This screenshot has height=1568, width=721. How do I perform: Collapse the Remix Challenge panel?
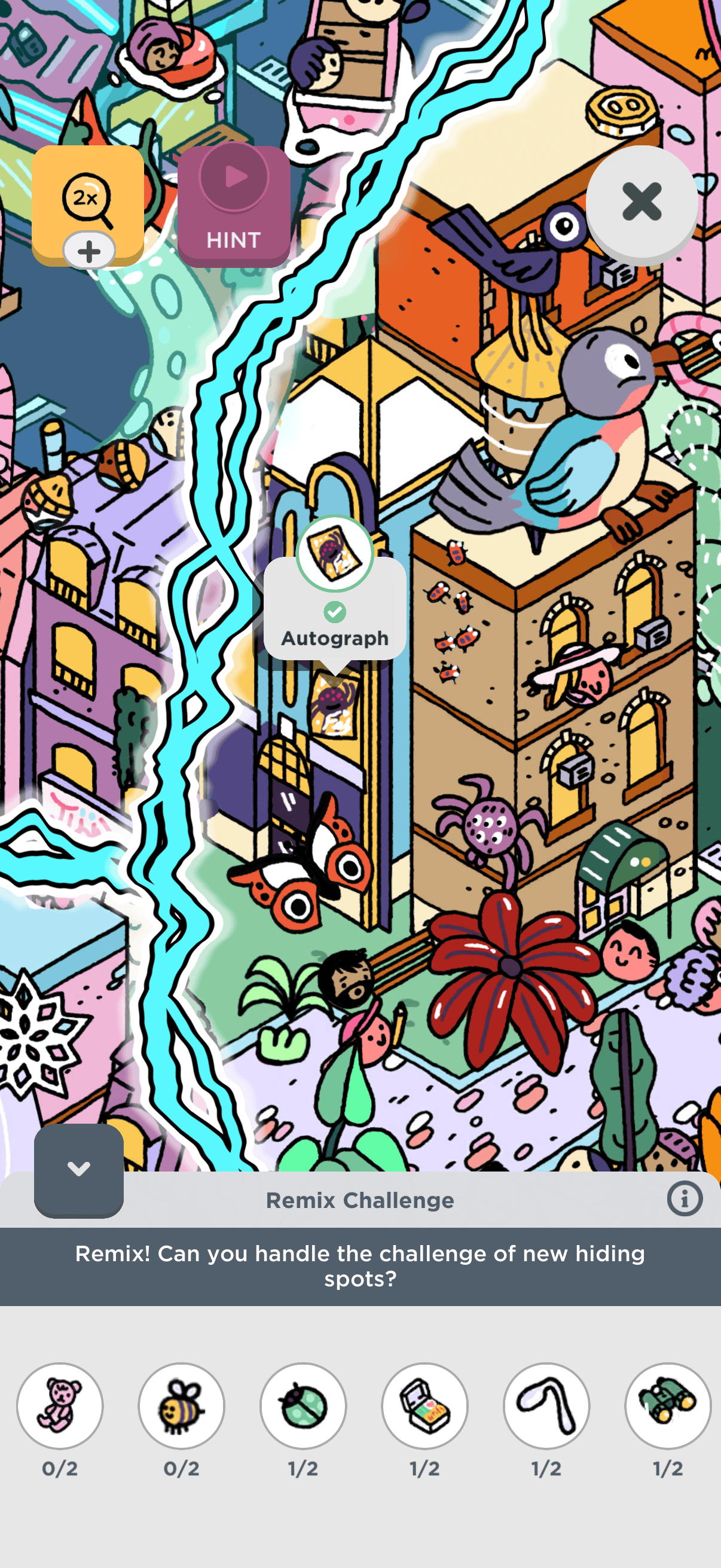pos(79,1169)
